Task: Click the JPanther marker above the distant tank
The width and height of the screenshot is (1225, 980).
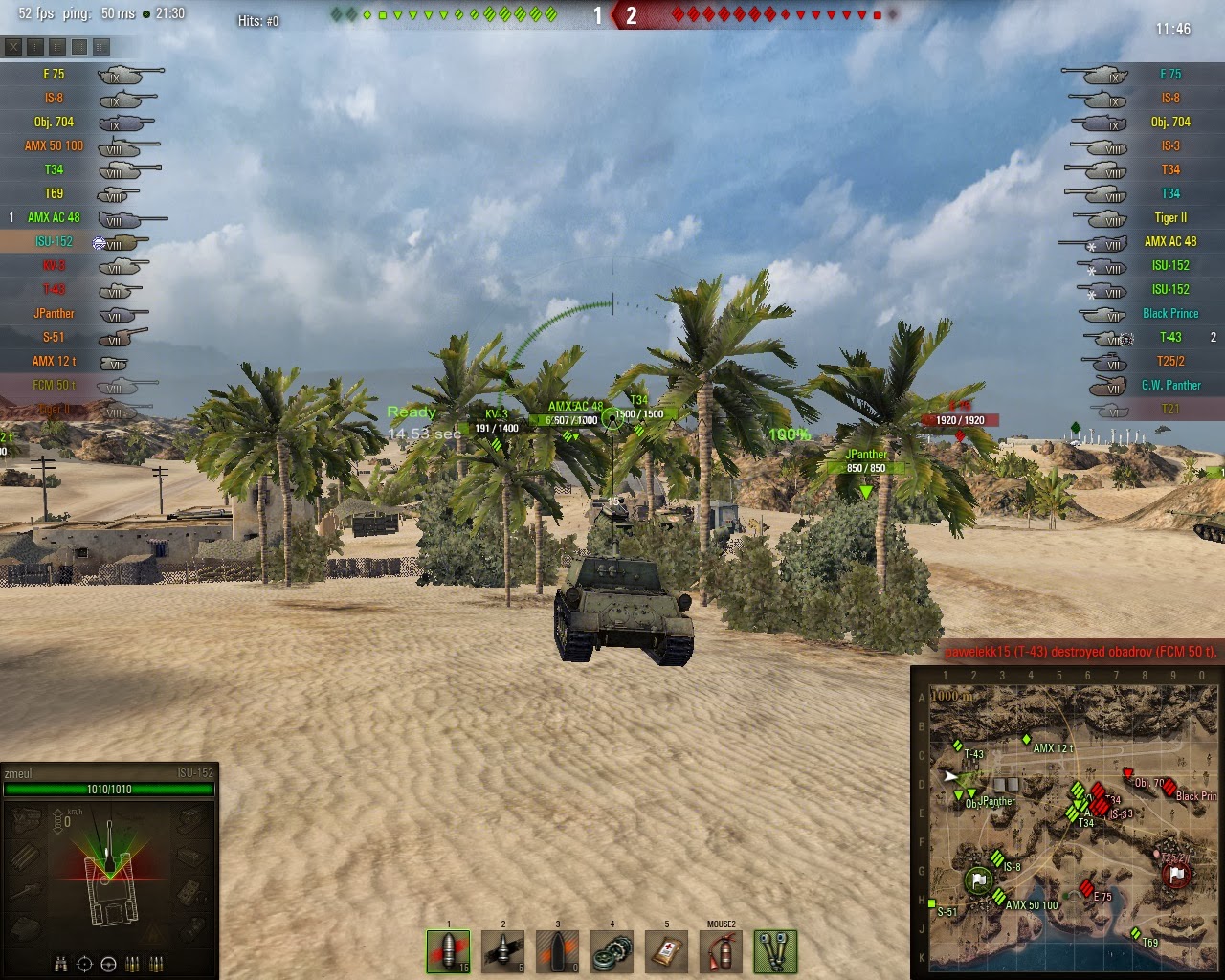Action: click(865, 454)
